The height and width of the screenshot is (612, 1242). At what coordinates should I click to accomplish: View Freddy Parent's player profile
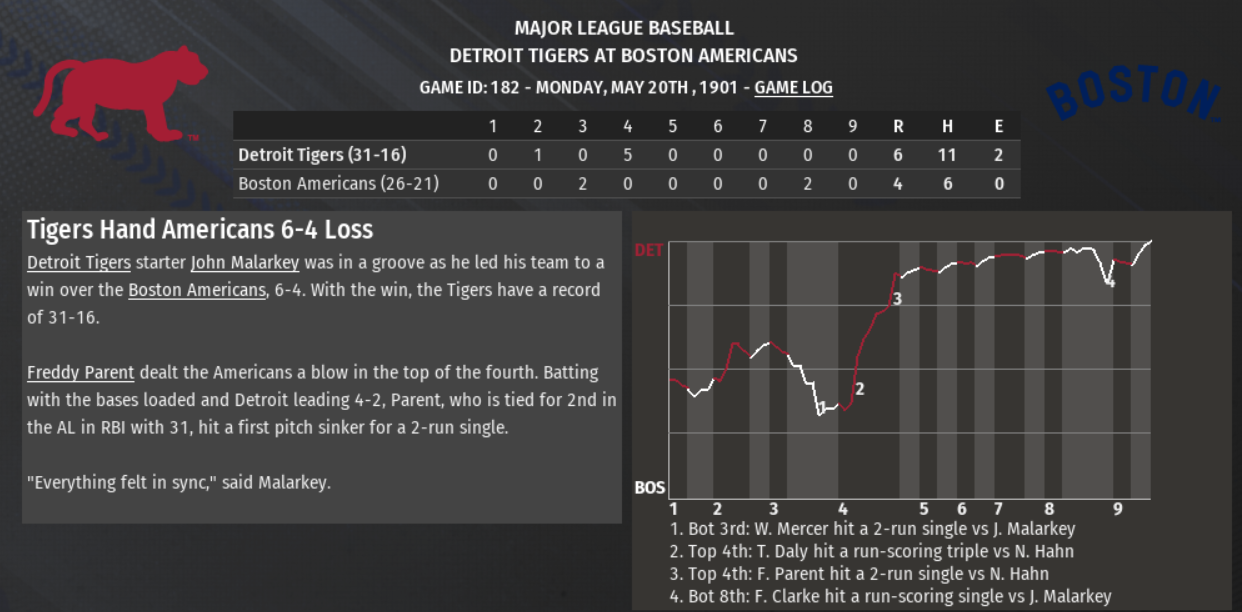(x=80, y=373)
